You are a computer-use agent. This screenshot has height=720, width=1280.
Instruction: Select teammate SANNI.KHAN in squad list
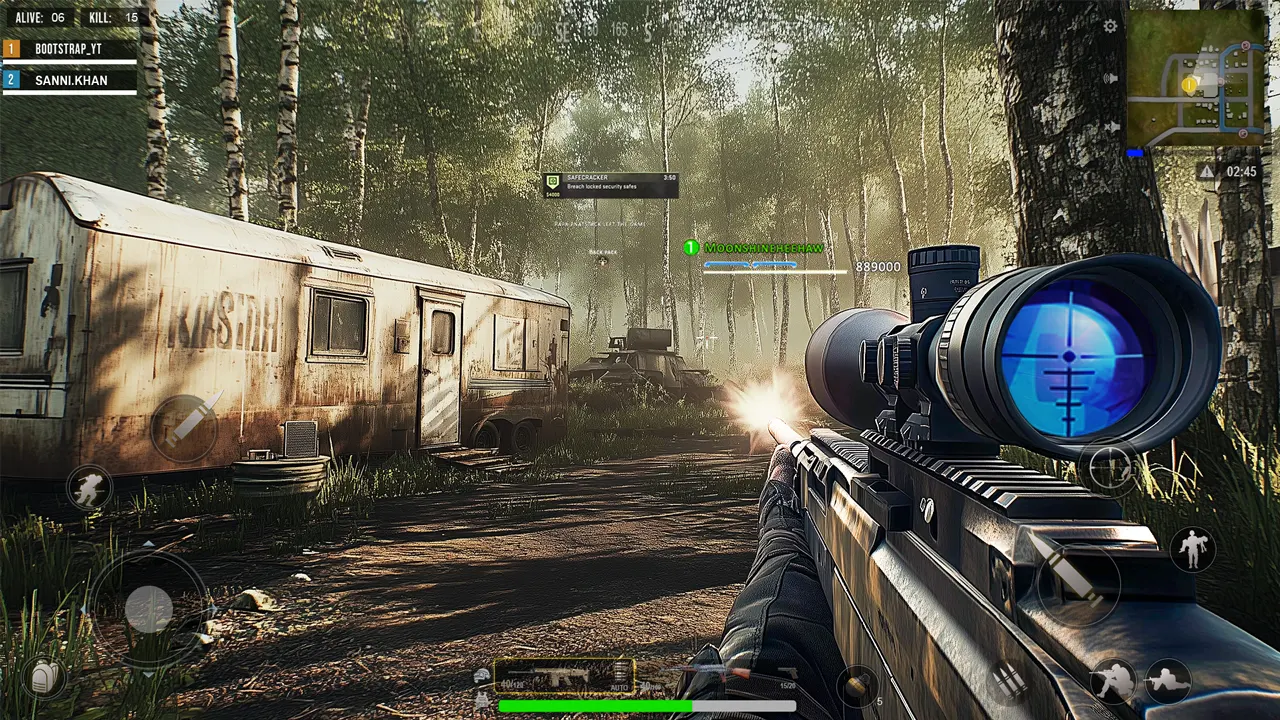[x=69, y=79]
